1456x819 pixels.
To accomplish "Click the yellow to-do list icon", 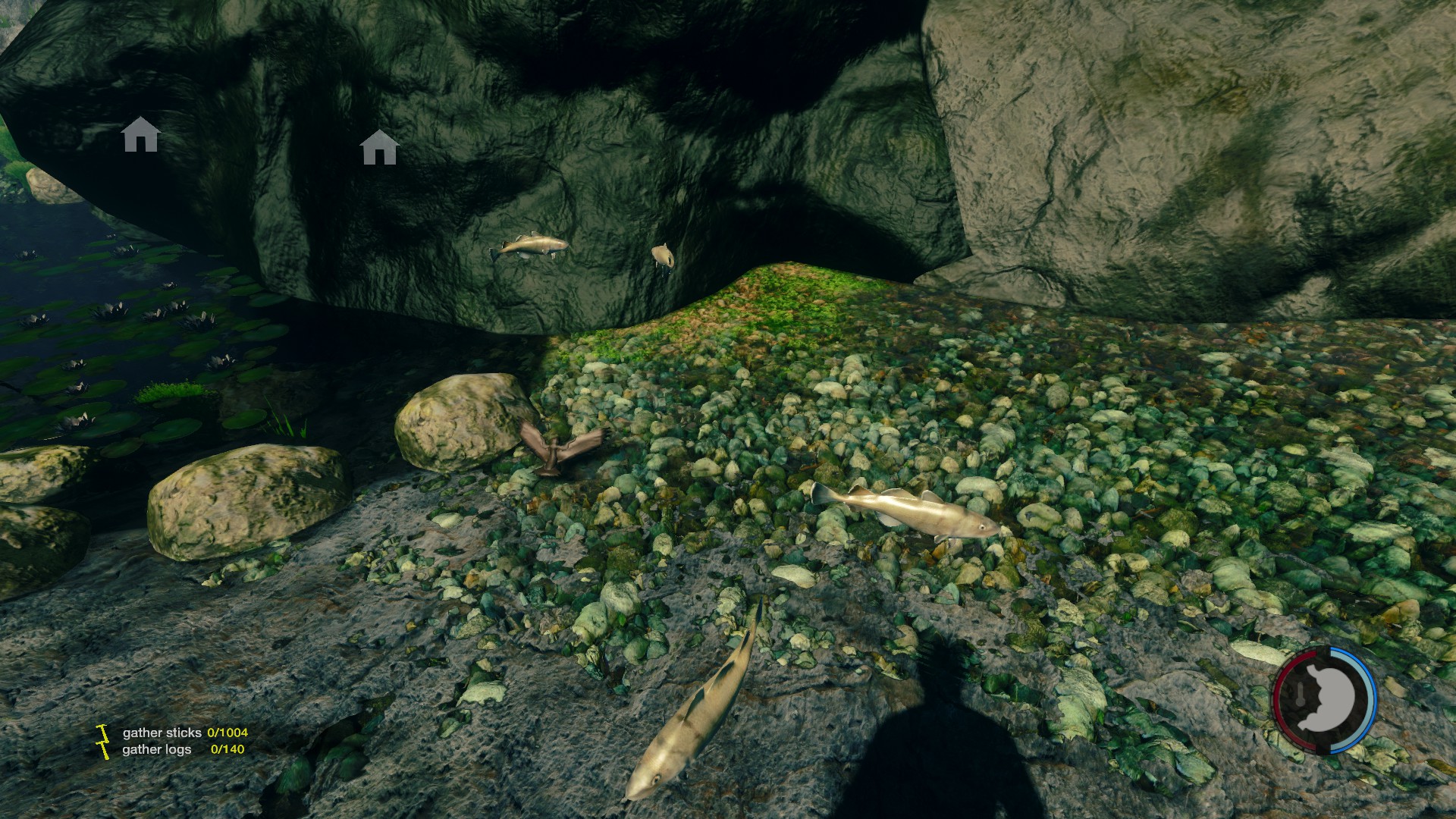I will tap(102, 741).
